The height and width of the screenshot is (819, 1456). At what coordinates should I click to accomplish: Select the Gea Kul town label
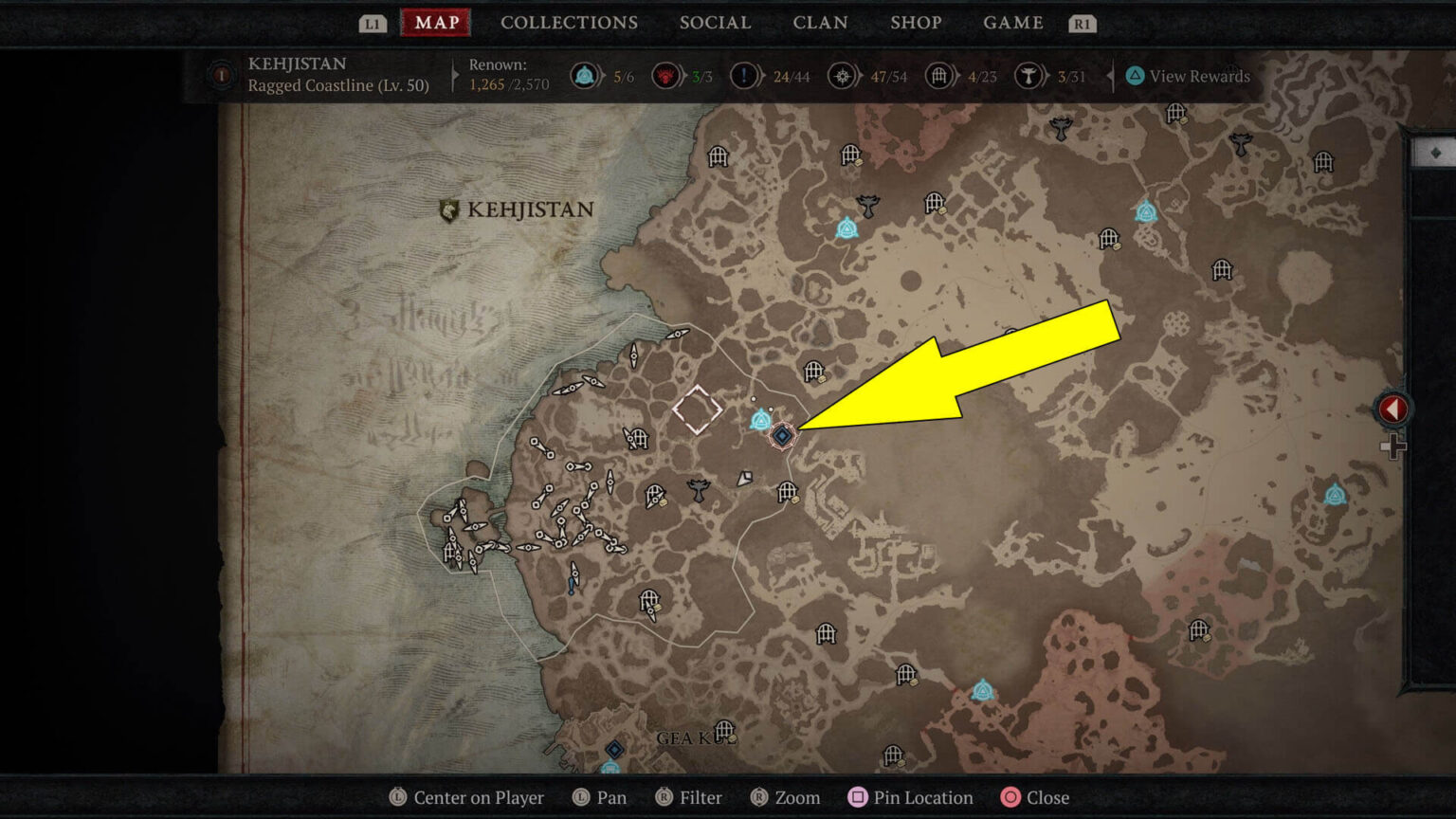click(x=691, y=736)
